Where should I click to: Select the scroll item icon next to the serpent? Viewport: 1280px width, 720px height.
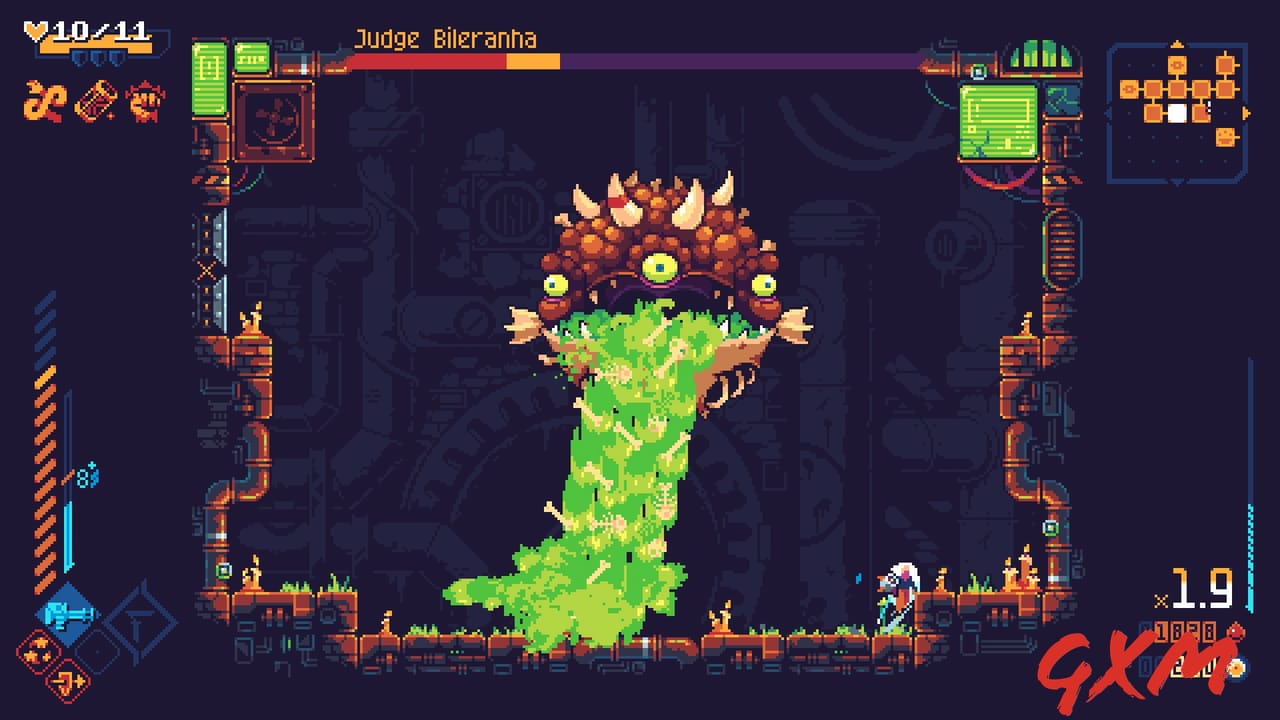97,101
